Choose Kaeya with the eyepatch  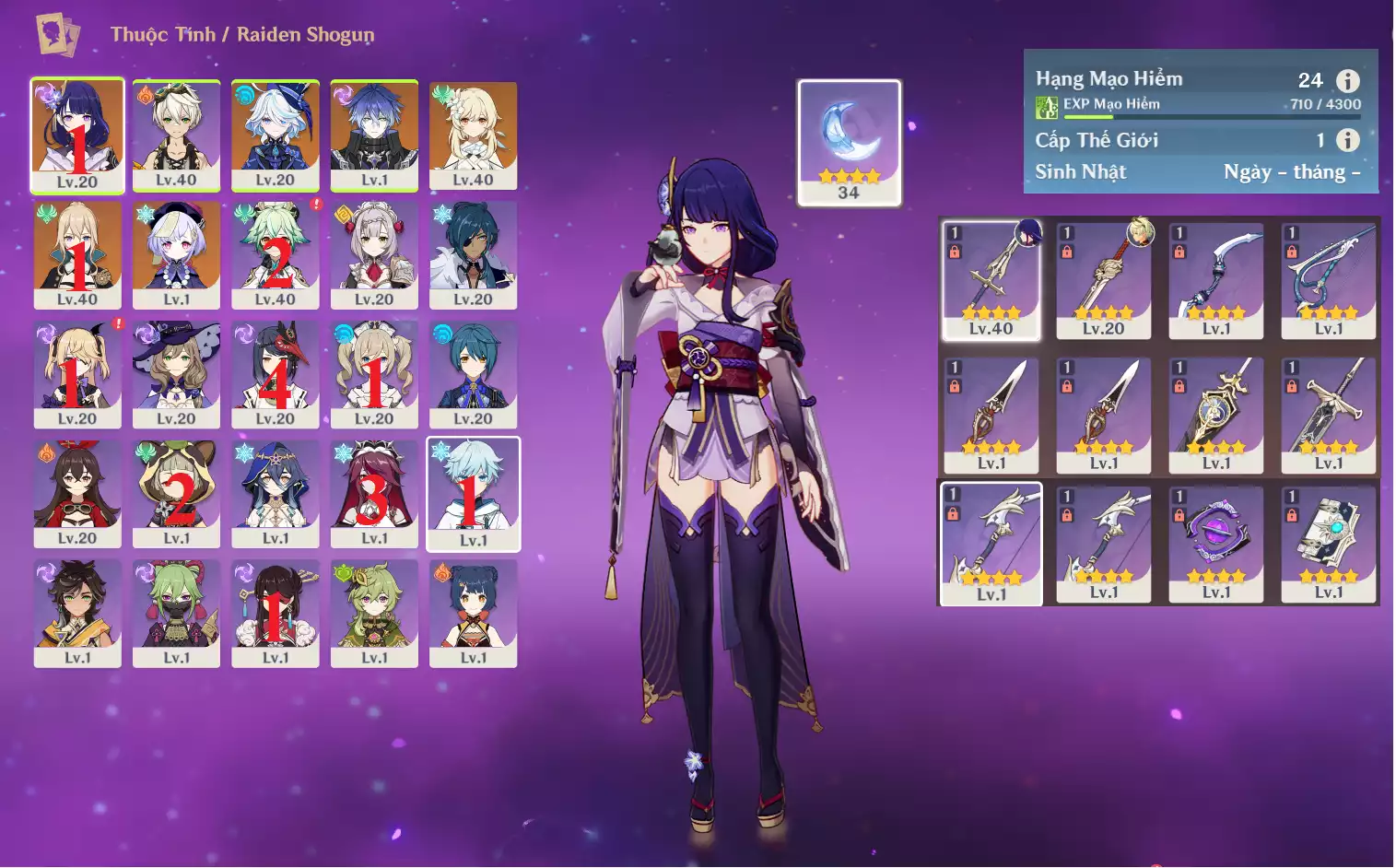click(473, 254)
